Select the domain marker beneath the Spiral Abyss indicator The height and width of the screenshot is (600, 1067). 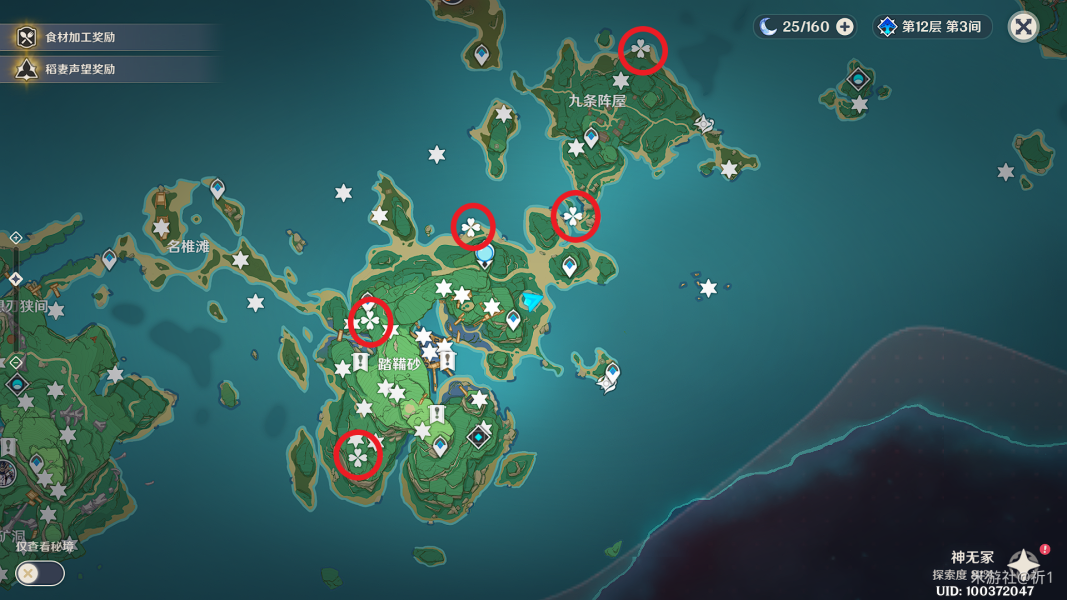coord(859,79)
